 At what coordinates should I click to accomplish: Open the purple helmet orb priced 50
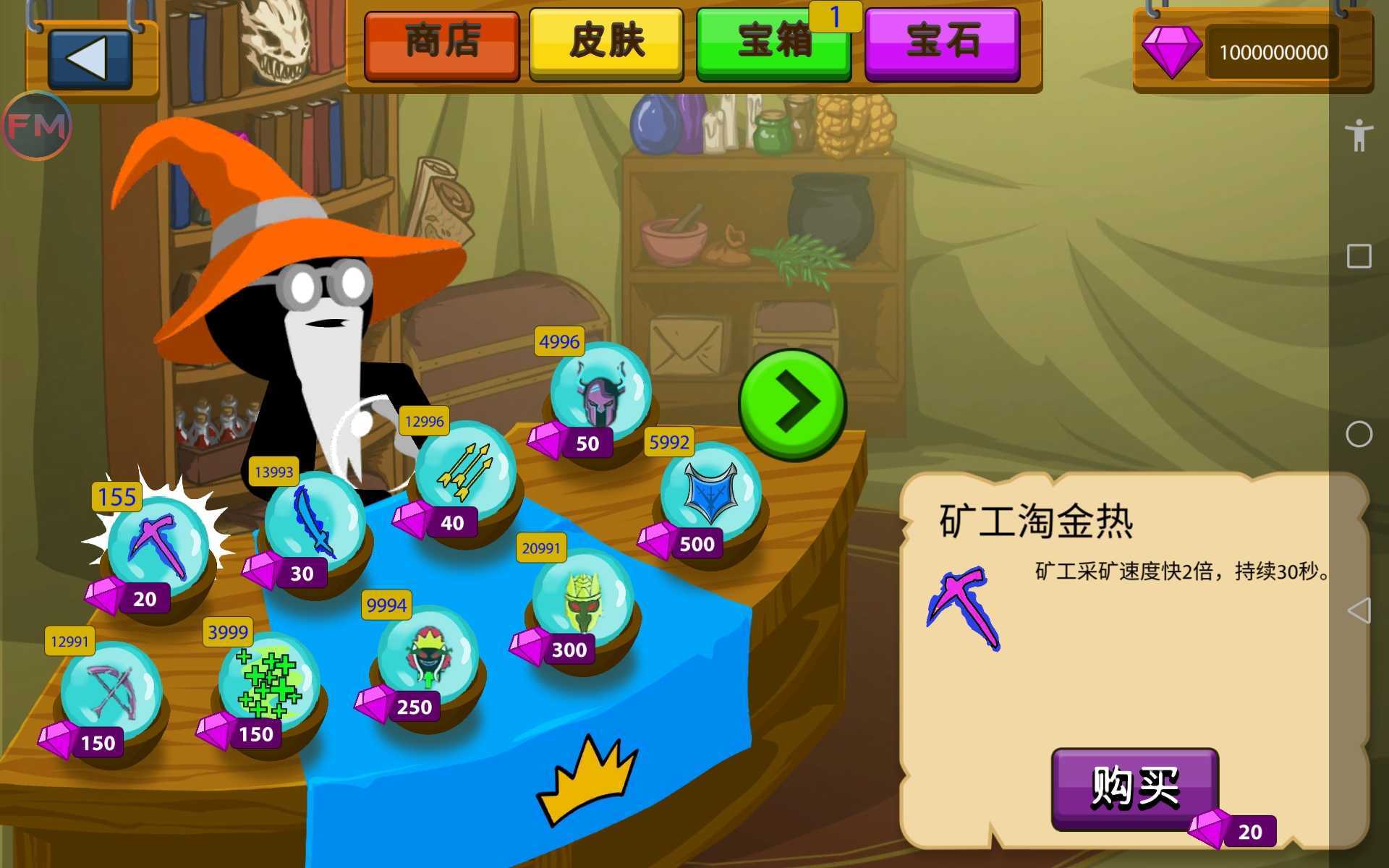coord(600,394)
